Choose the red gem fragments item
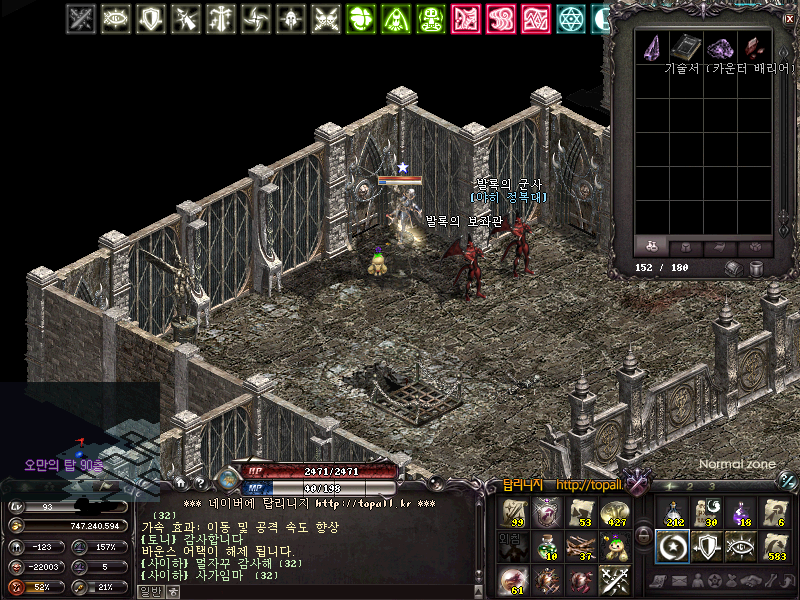This screenshot has width=800, height=600. point(754,48)
